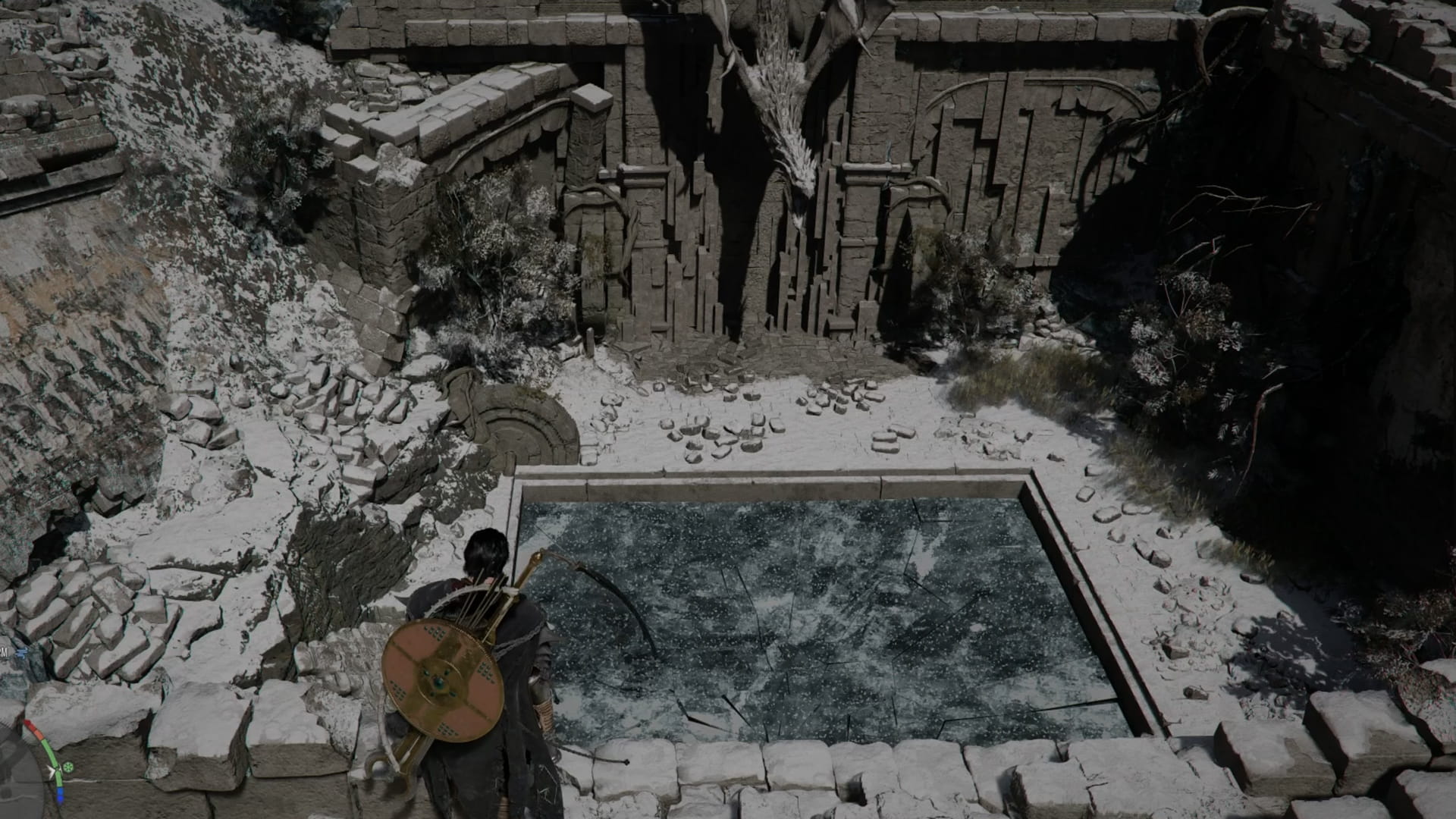Select the blue wind indicator icon
This screenshot has width=1456, height=819.
pyautogui.click(x=20, y=651)
